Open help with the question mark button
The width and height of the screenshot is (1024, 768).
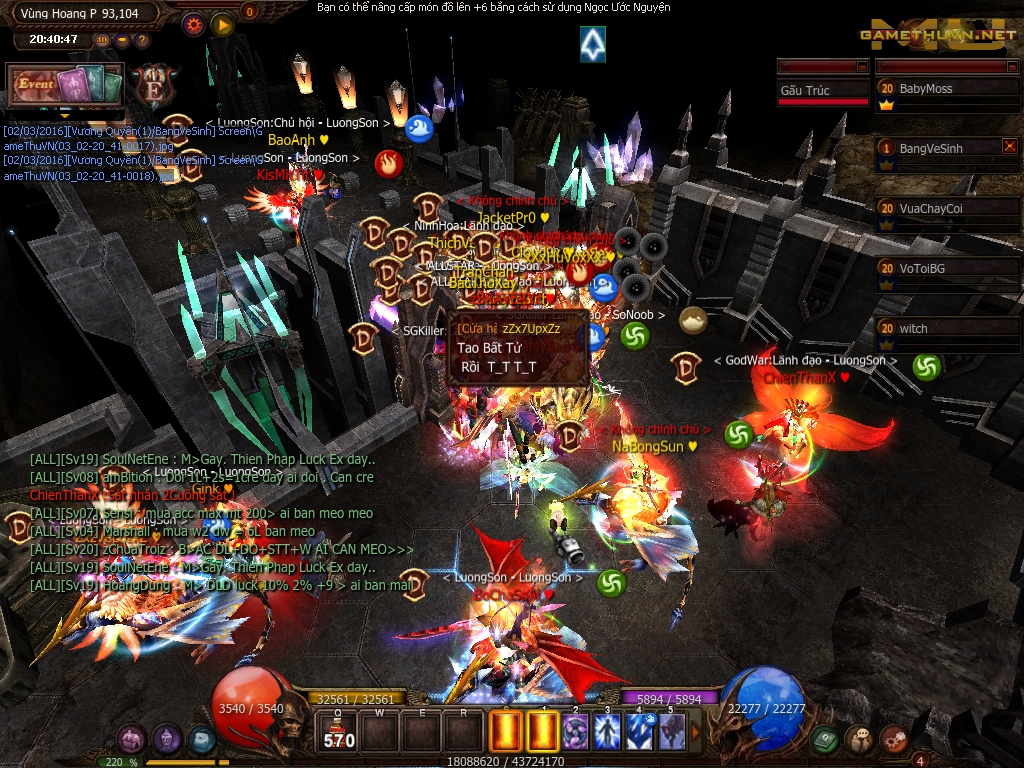click(142, 40)
